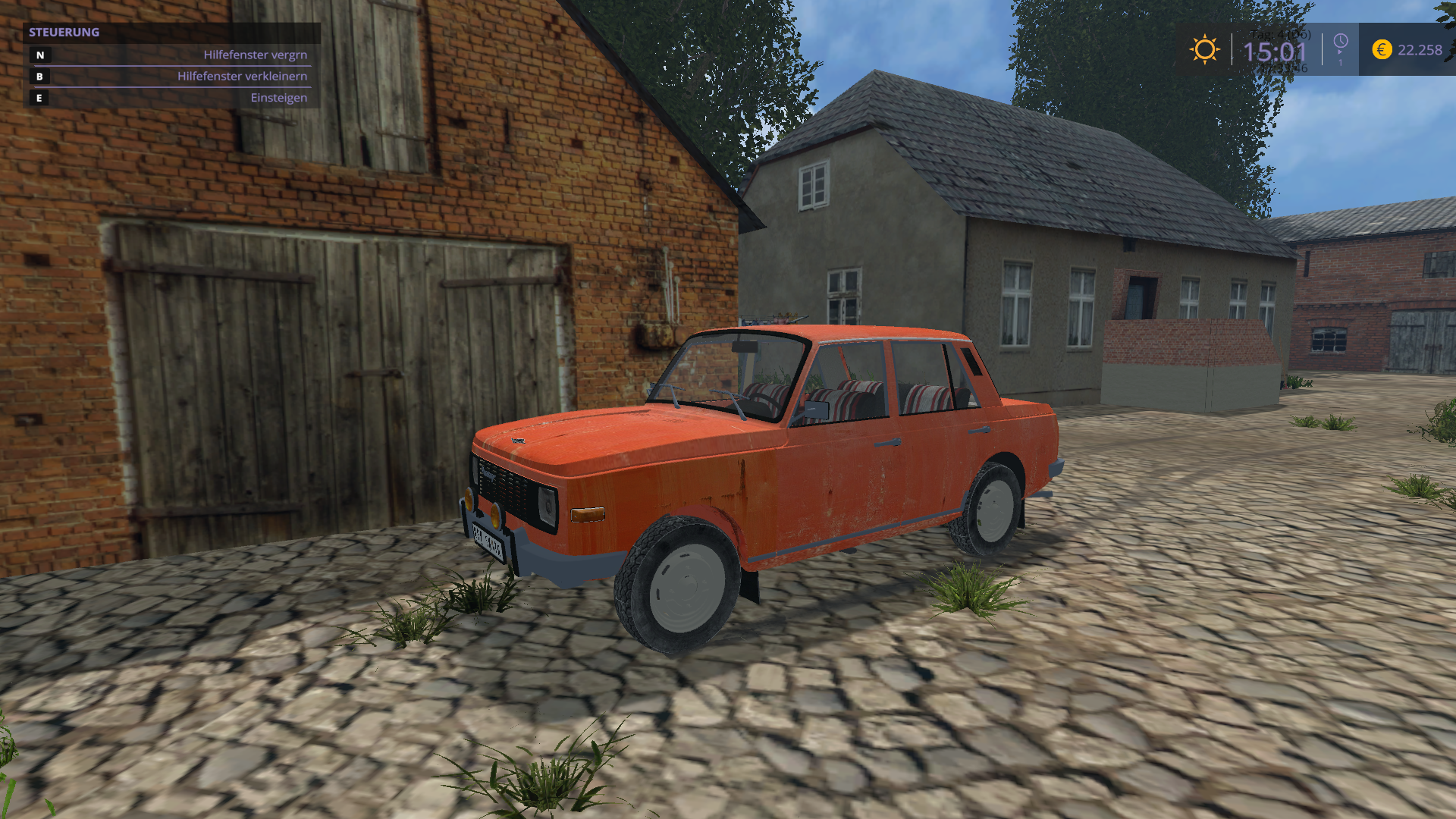The image size is (1456, 819).
Task: Click the sun weather icon
Action: (1204, 50)
